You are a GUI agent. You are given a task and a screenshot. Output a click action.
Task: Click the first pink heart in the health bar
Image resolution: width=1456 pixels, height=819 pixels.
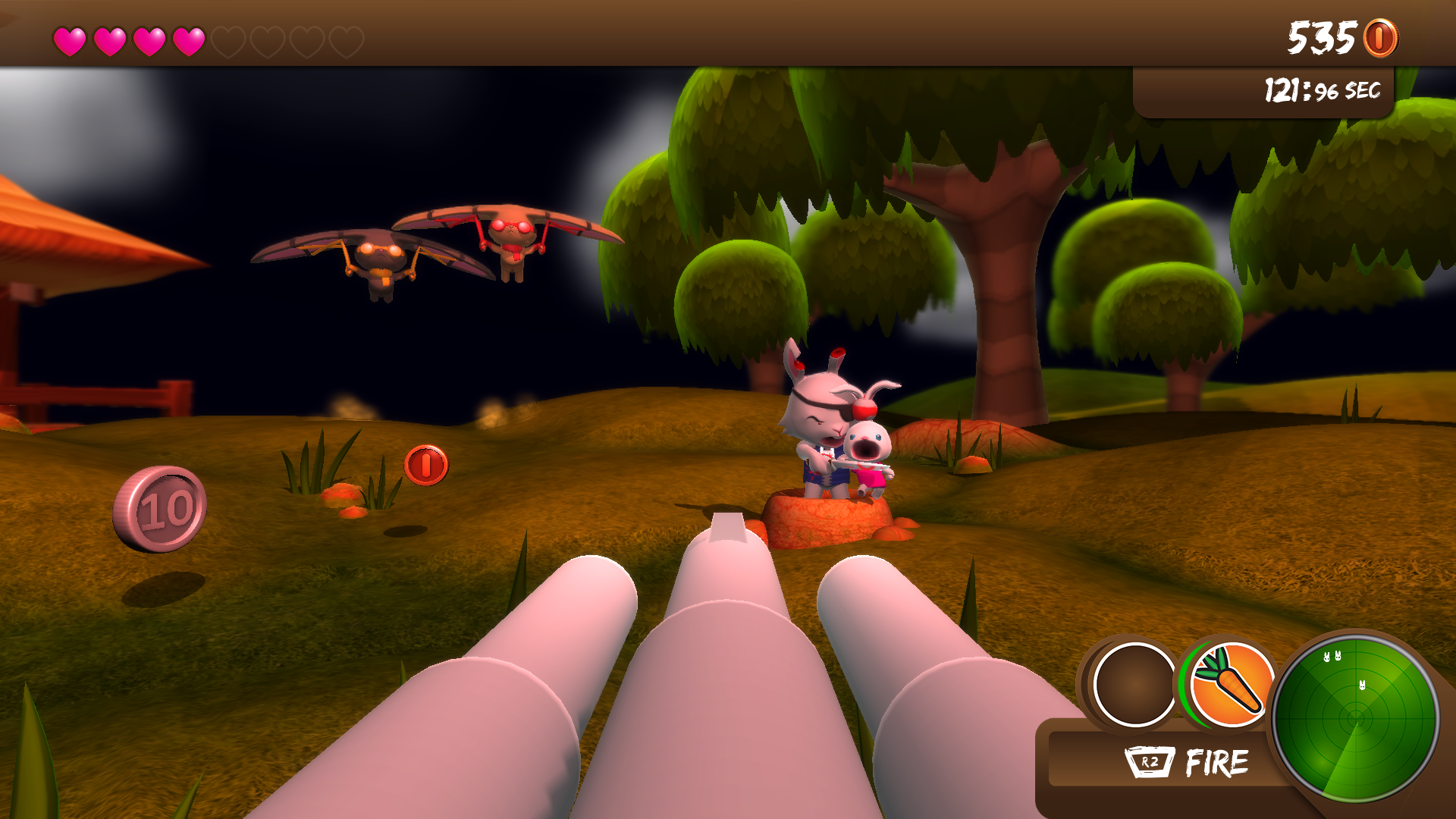pyautogui.click(x=71, y=39)
